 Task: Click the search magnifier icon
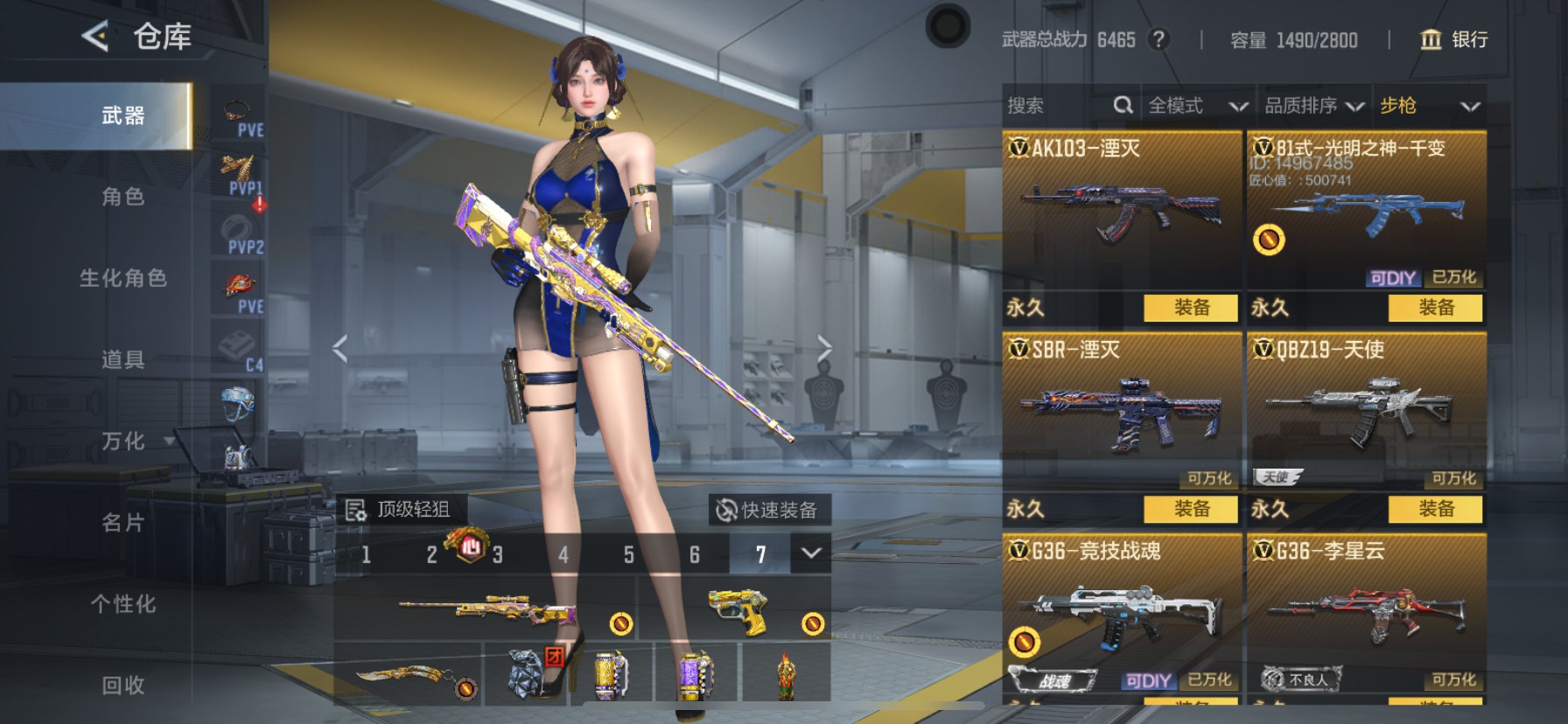click(1124, 105)
